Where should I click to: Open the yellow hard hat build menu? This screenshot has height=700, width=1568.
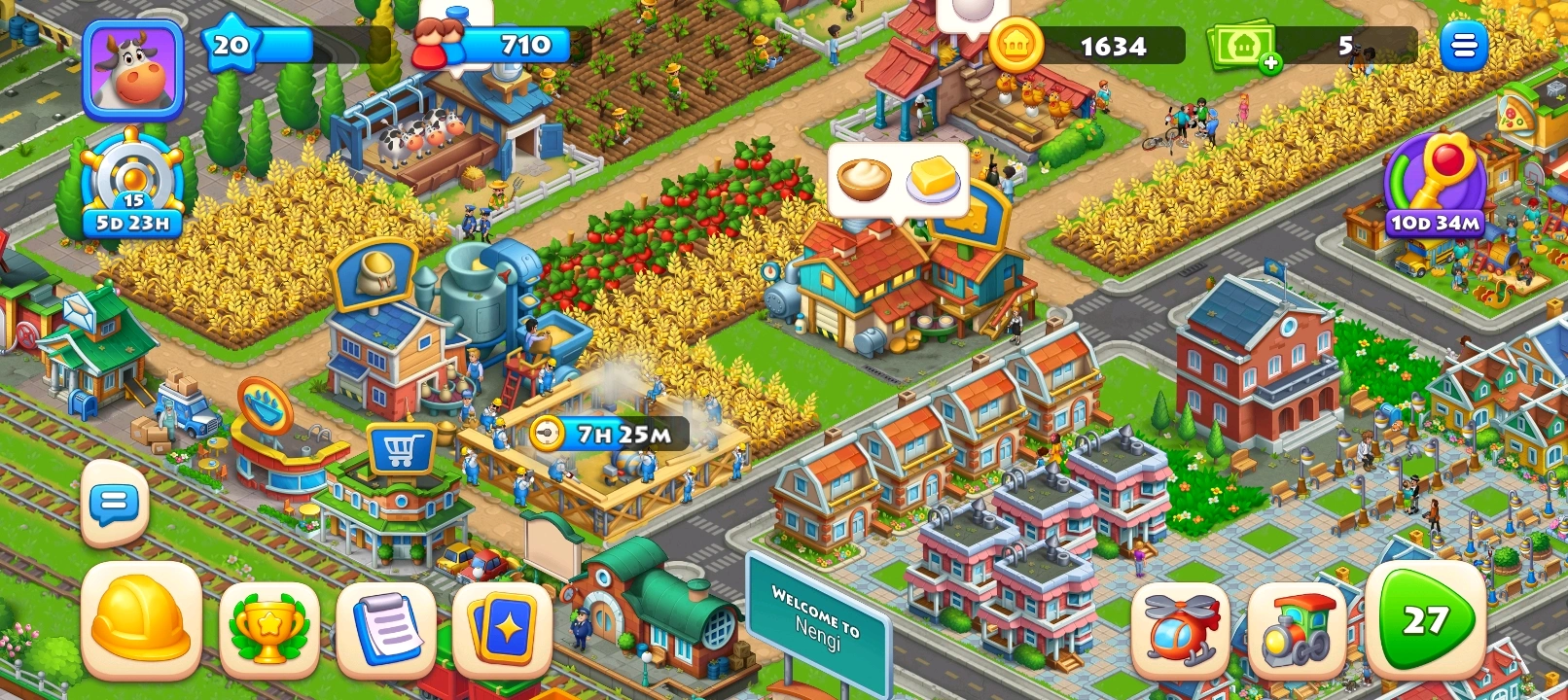(142, 620)
